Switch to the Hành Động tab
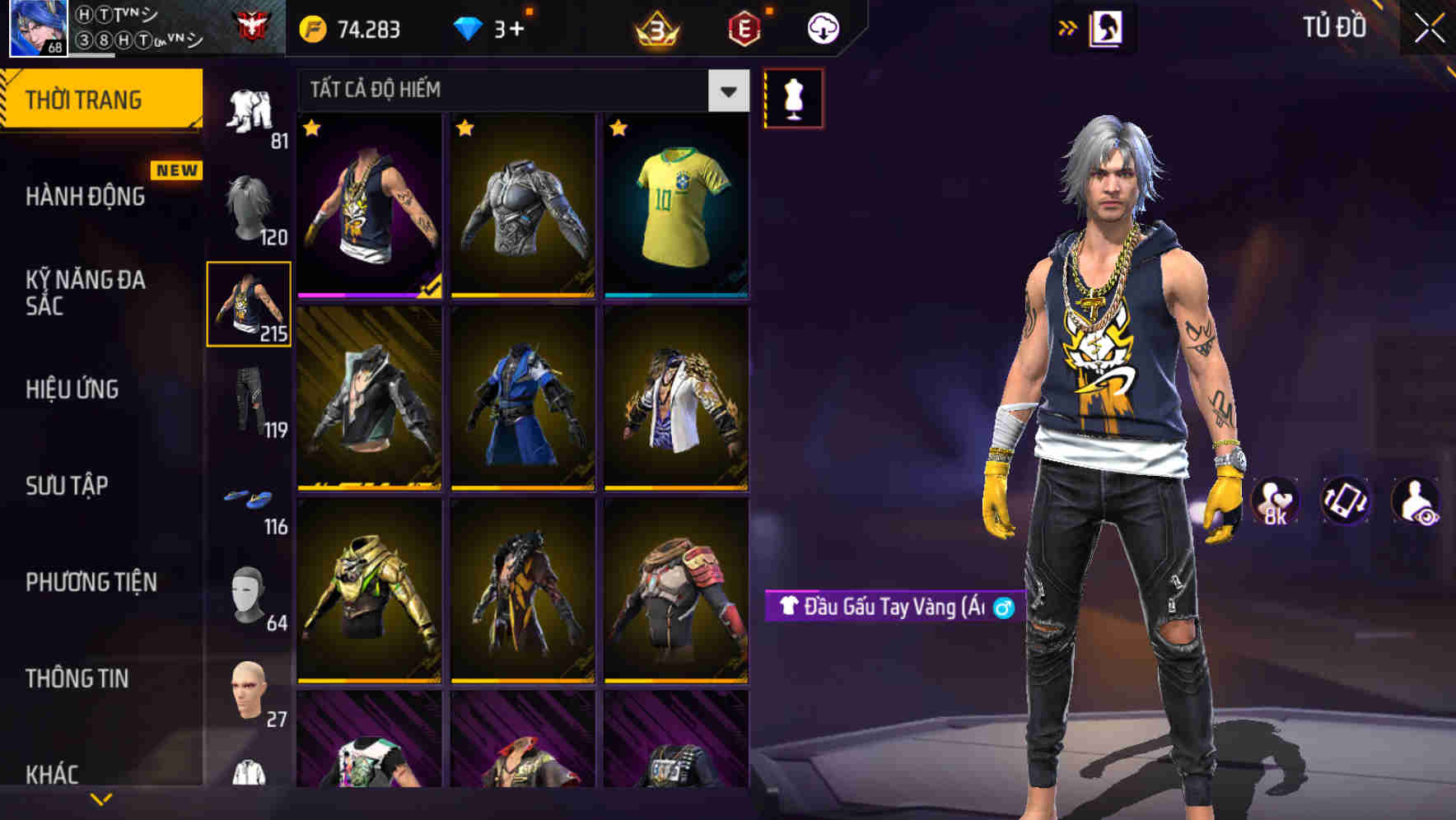The height and width of the screenshot is (820, 1456). pyautogui.click(x=84, y=196)
